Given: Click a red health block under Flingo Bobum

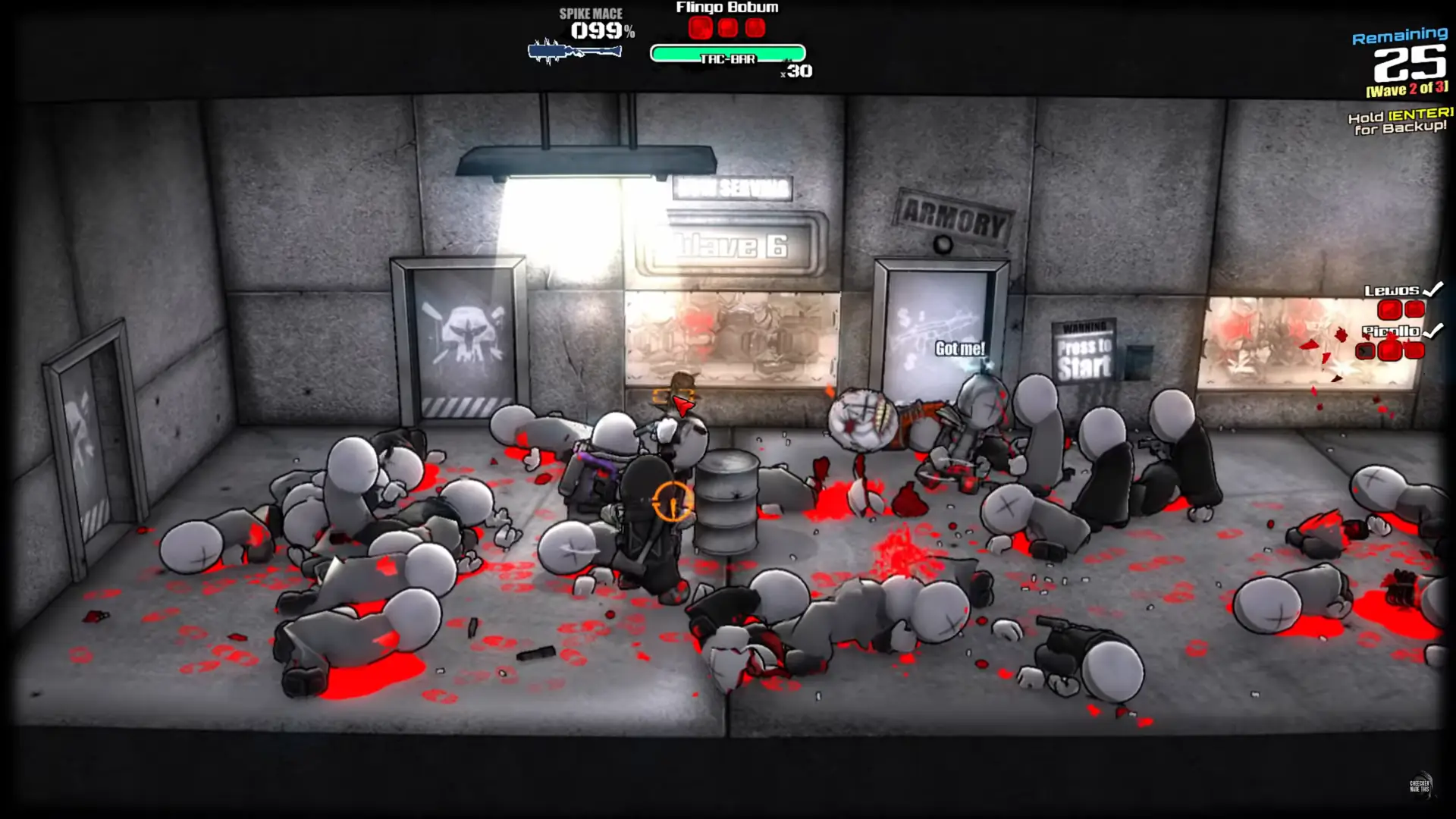Looking at the screenshot, I should [701, 29].
